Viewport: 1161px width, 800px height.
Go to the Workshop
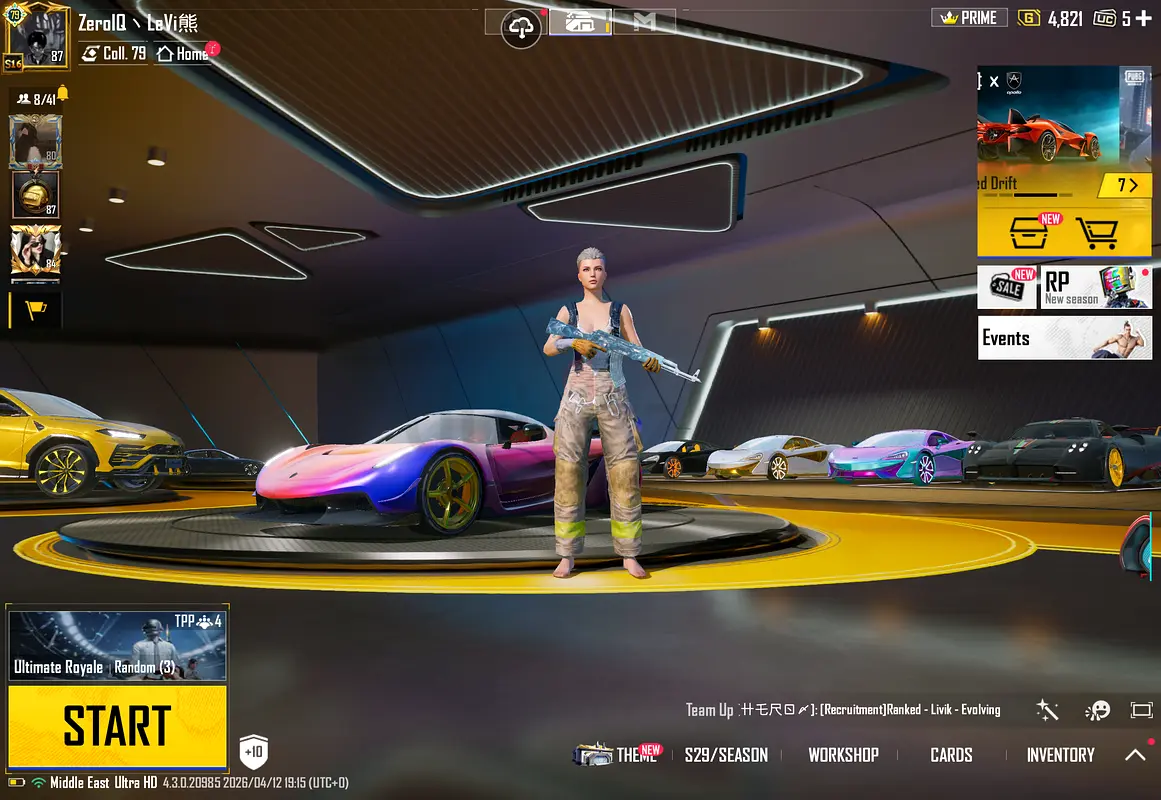(843, 755)
